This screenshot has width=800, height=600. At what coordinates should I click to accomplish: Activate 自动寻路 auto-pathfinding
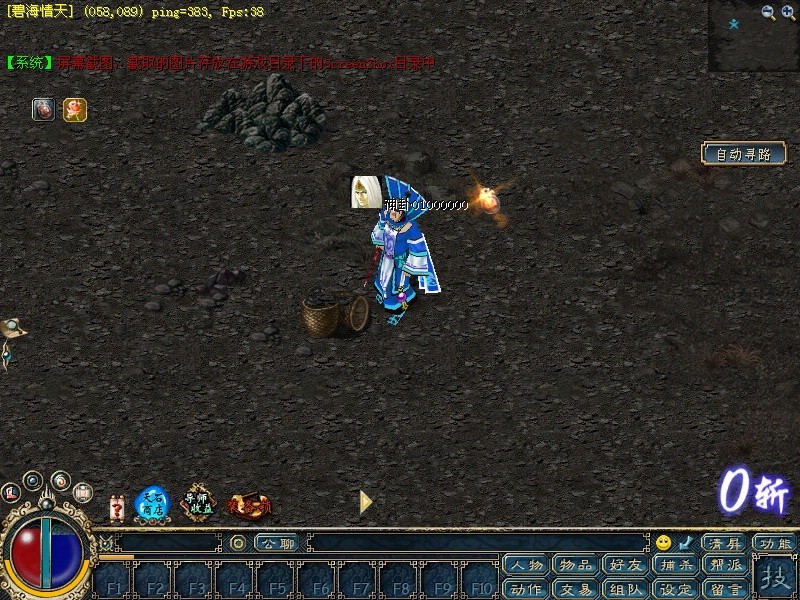click(x=743, y=154)
